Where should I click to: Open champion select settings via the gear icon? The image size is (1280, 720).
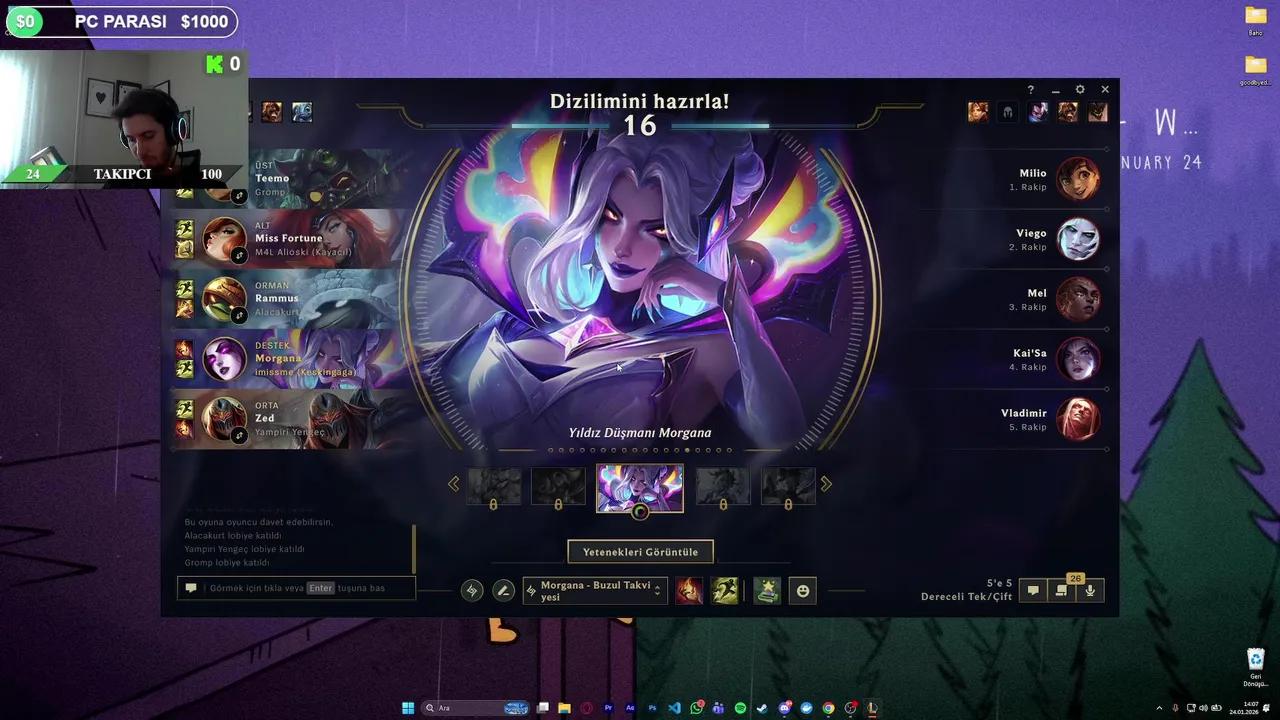pyautogui.click(x=1080, y=89)
